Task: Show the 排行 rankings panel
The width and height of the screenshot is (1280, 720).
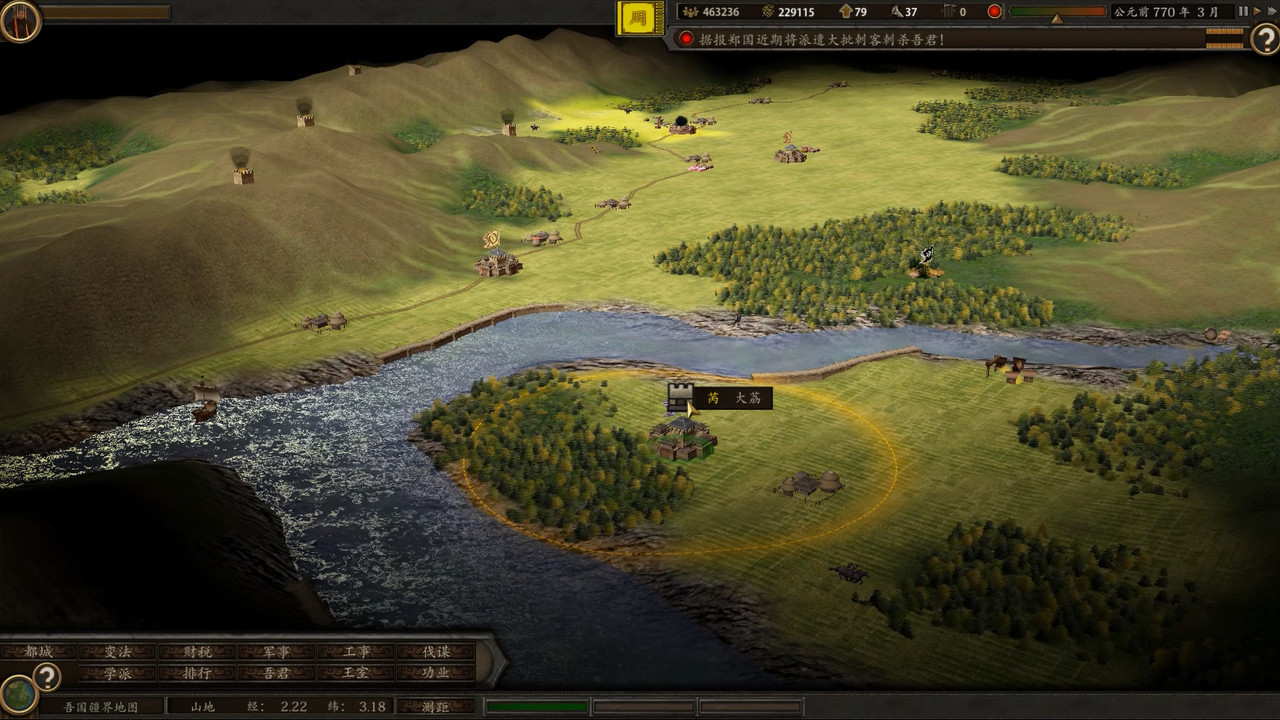Action: coord(197,673)
